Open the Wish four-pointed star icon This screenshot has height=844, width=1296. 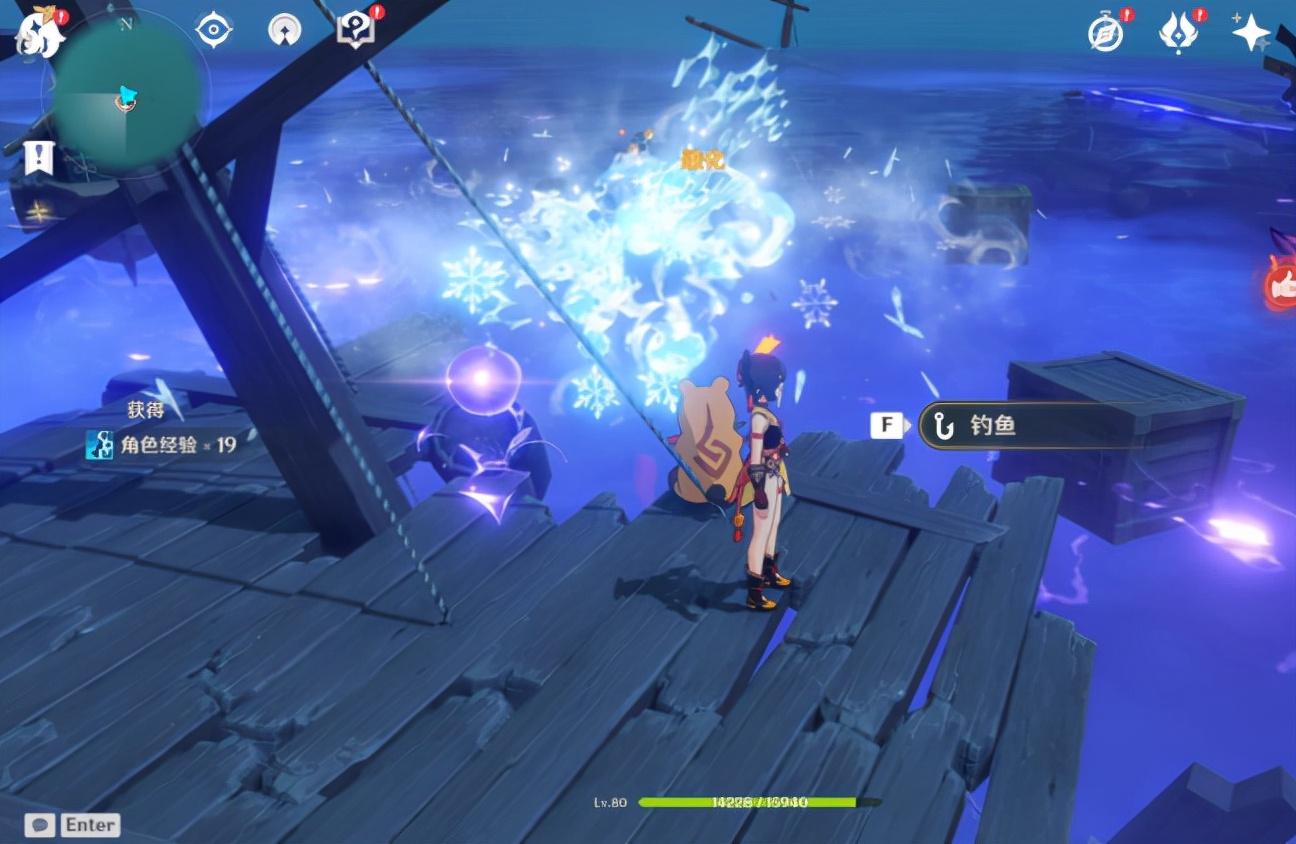click(1251, 32)
